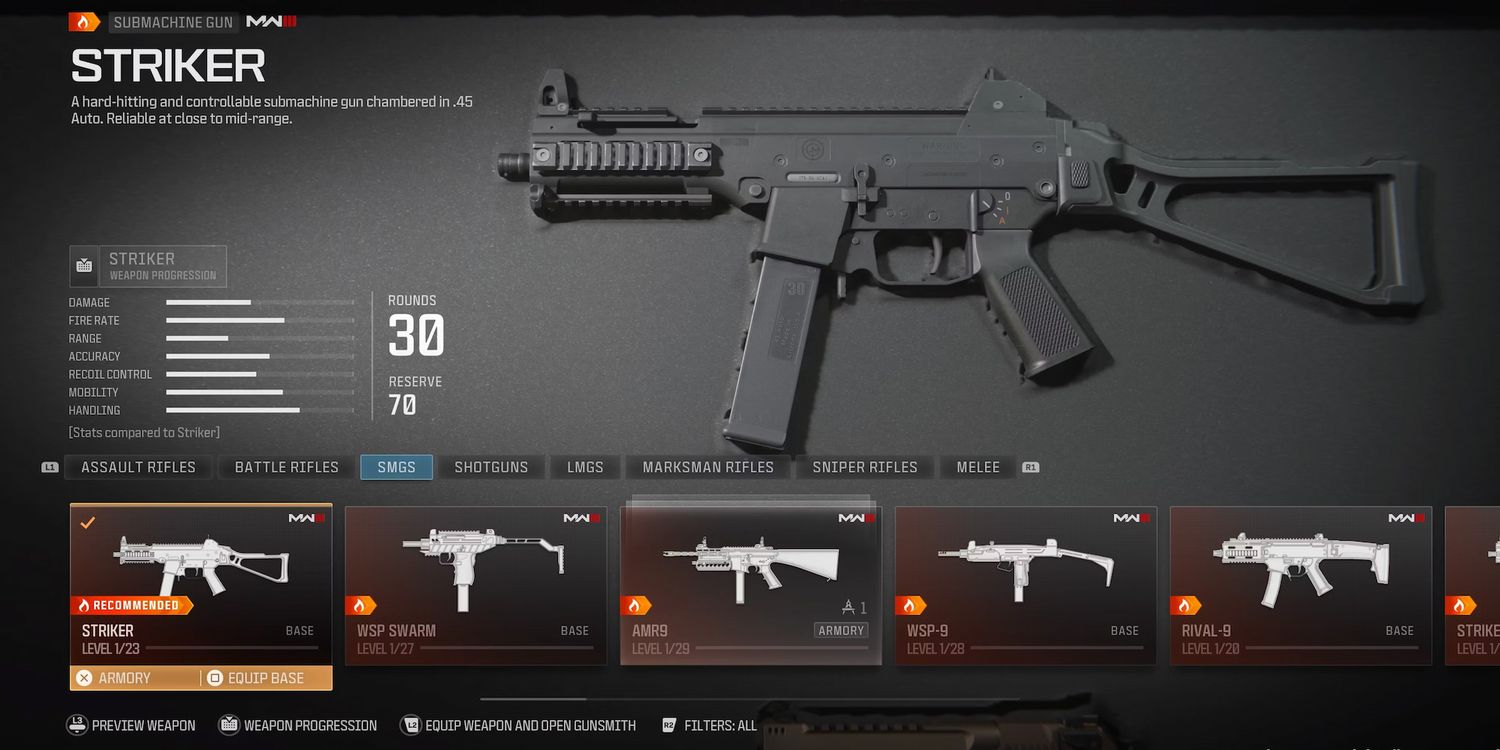
Task: Choose the Melee weapons tab
Action: (x=978, y=467)
